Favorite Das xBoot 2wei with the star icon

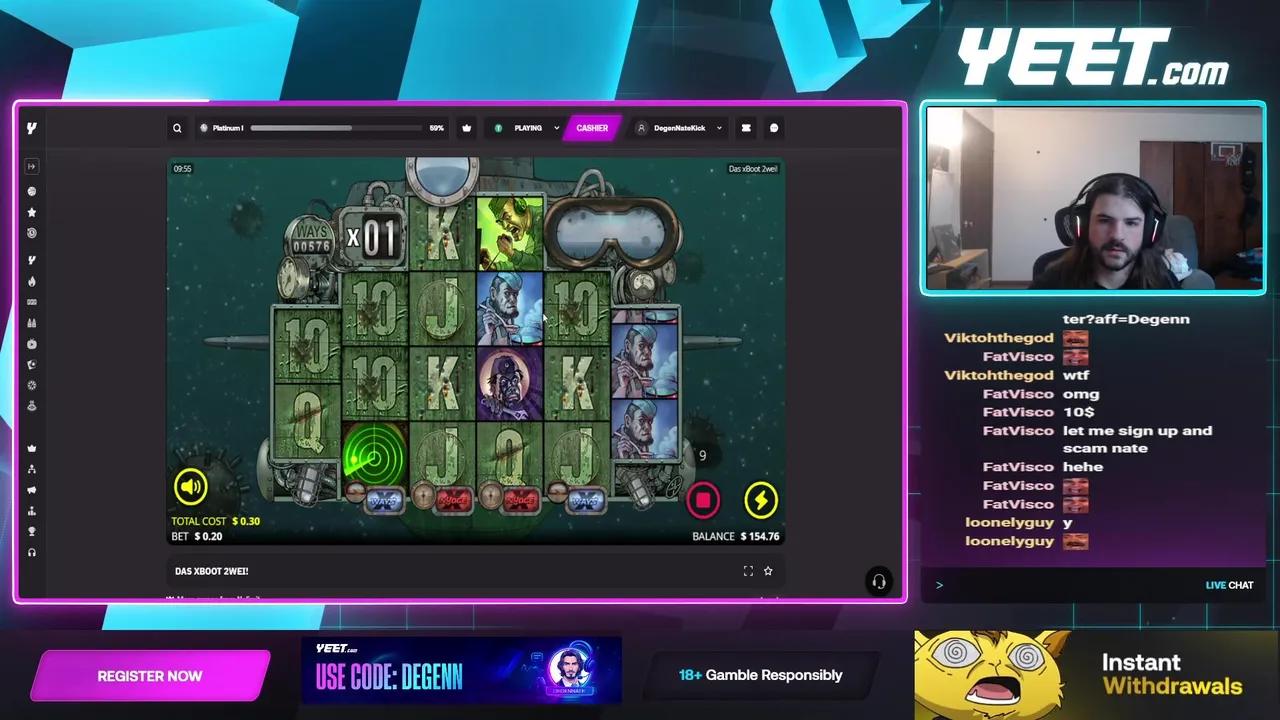coord(768,571)
